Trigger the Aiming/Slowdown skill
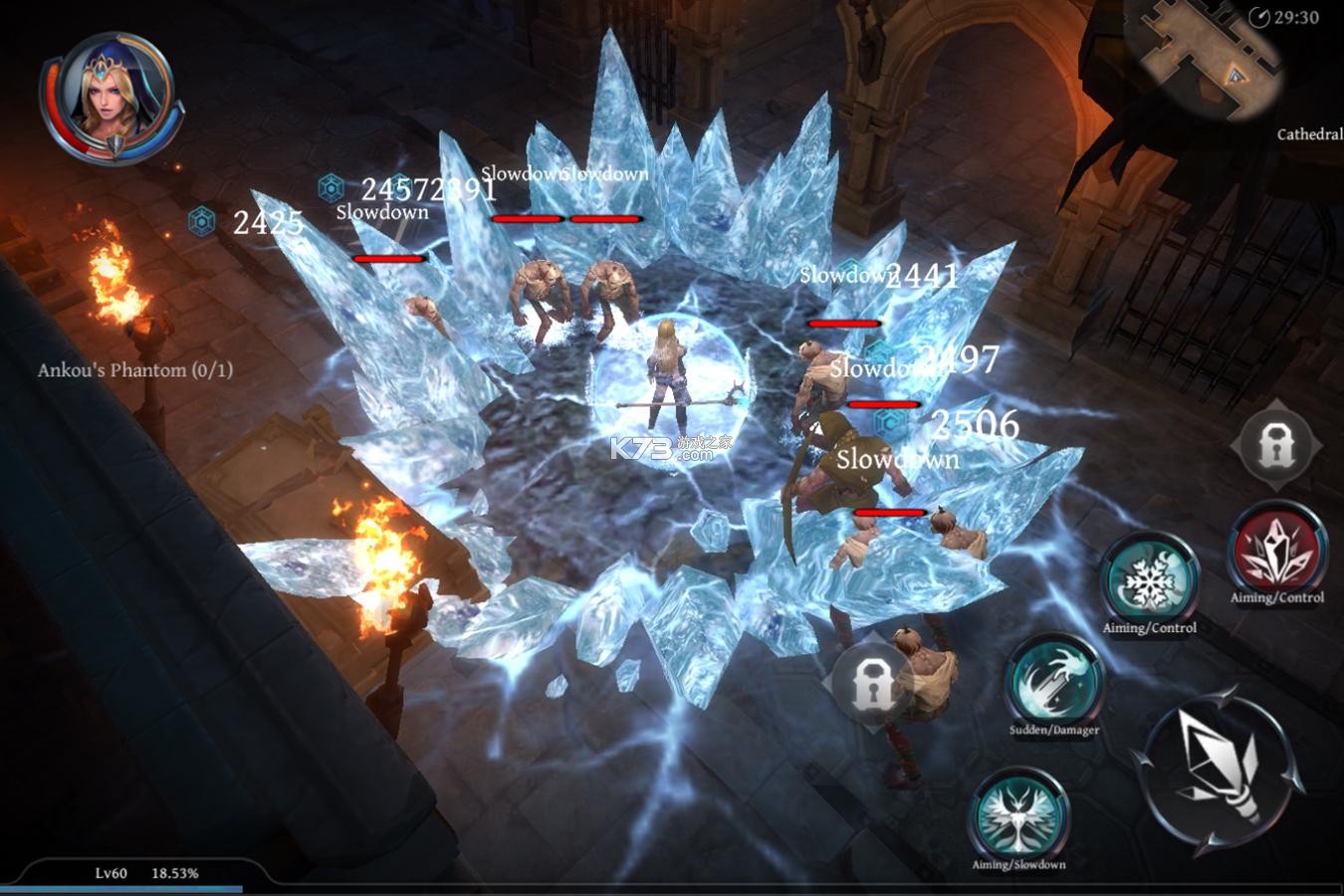This screenshot has height=896, width=1344. (1018, 814)
